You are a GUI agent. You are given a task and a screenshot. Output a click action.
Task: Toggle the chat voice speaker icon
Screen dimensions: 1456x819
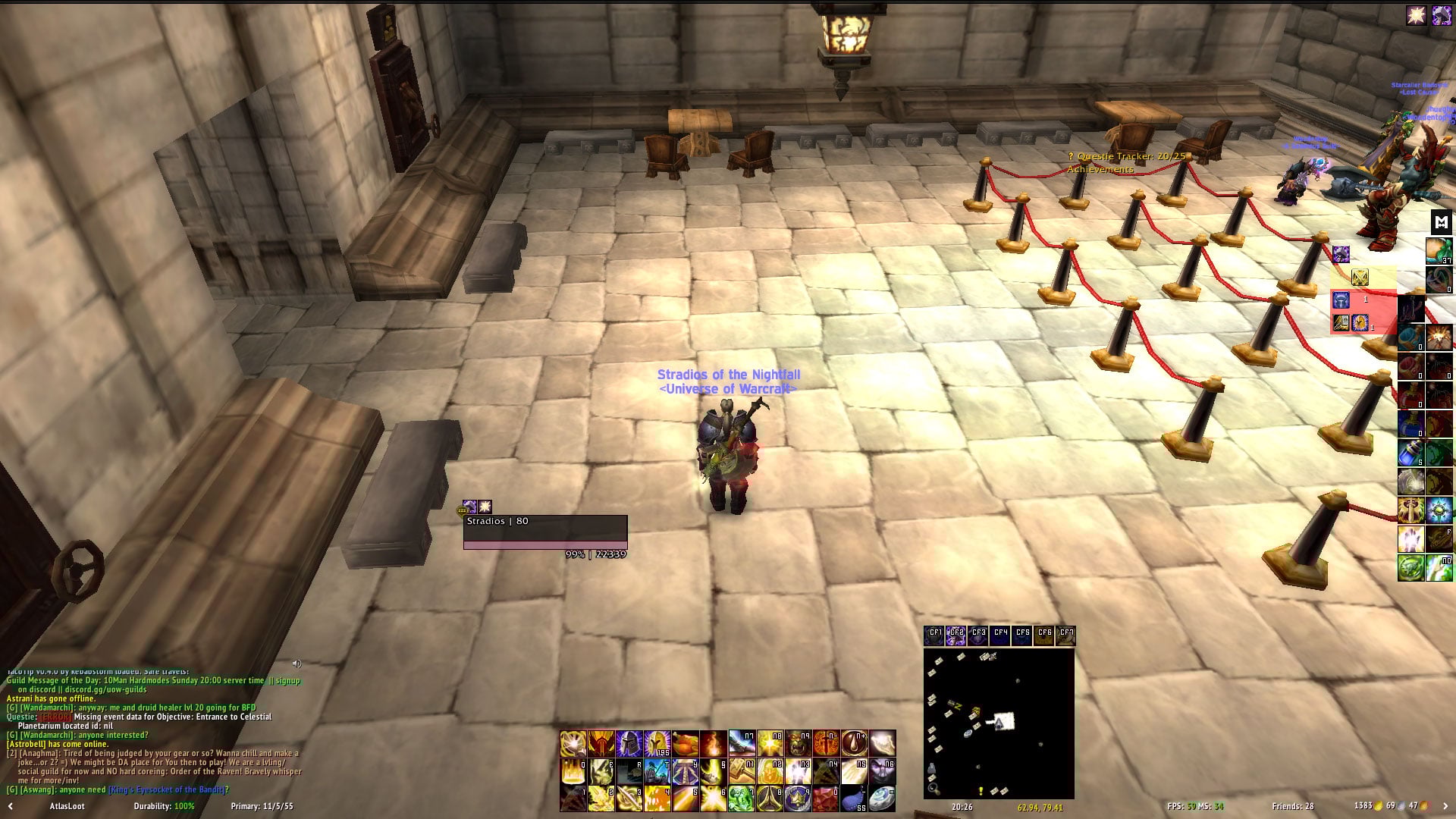(x=297, y=664)
